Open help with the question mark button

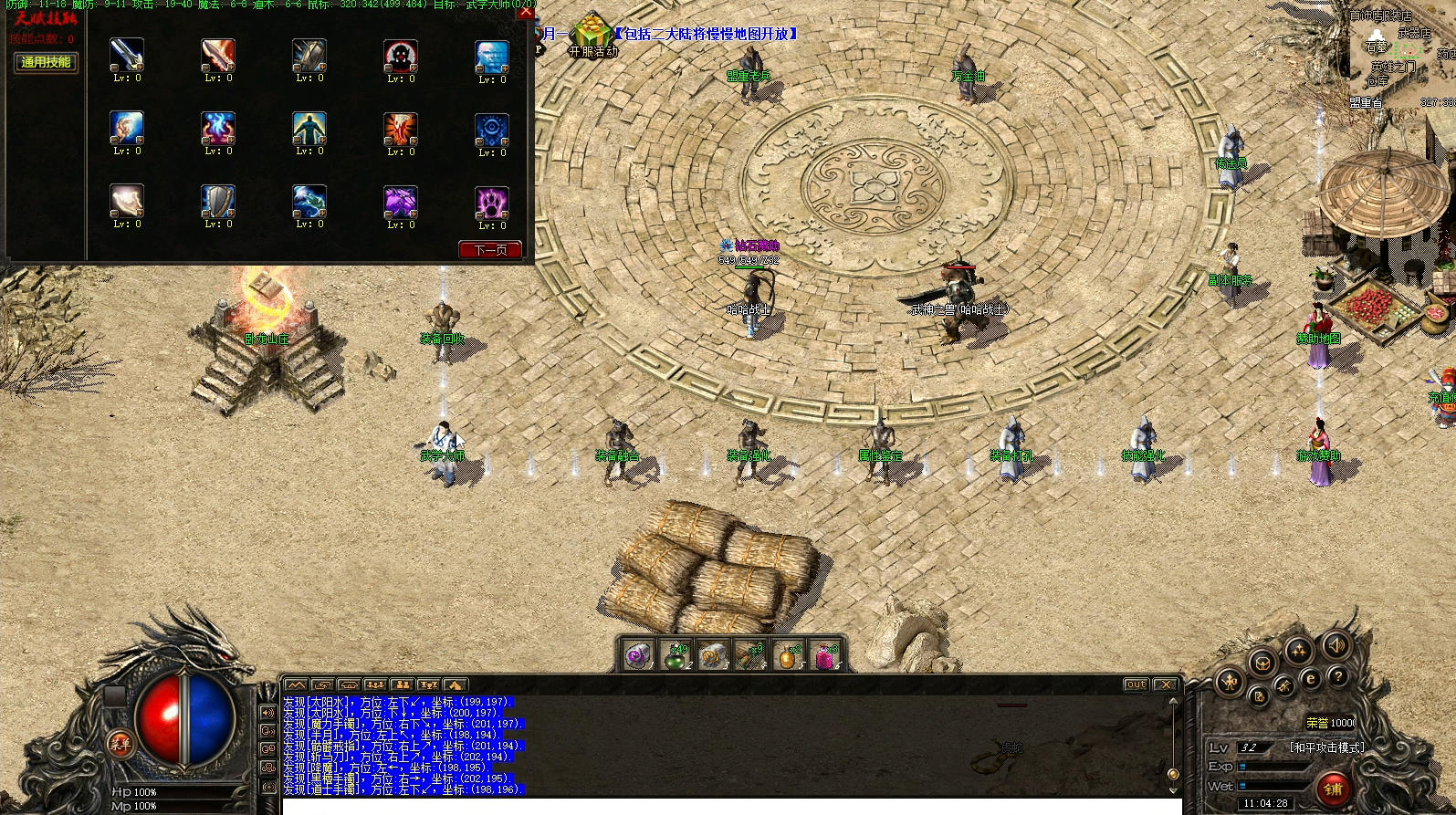pos(1338,676)
